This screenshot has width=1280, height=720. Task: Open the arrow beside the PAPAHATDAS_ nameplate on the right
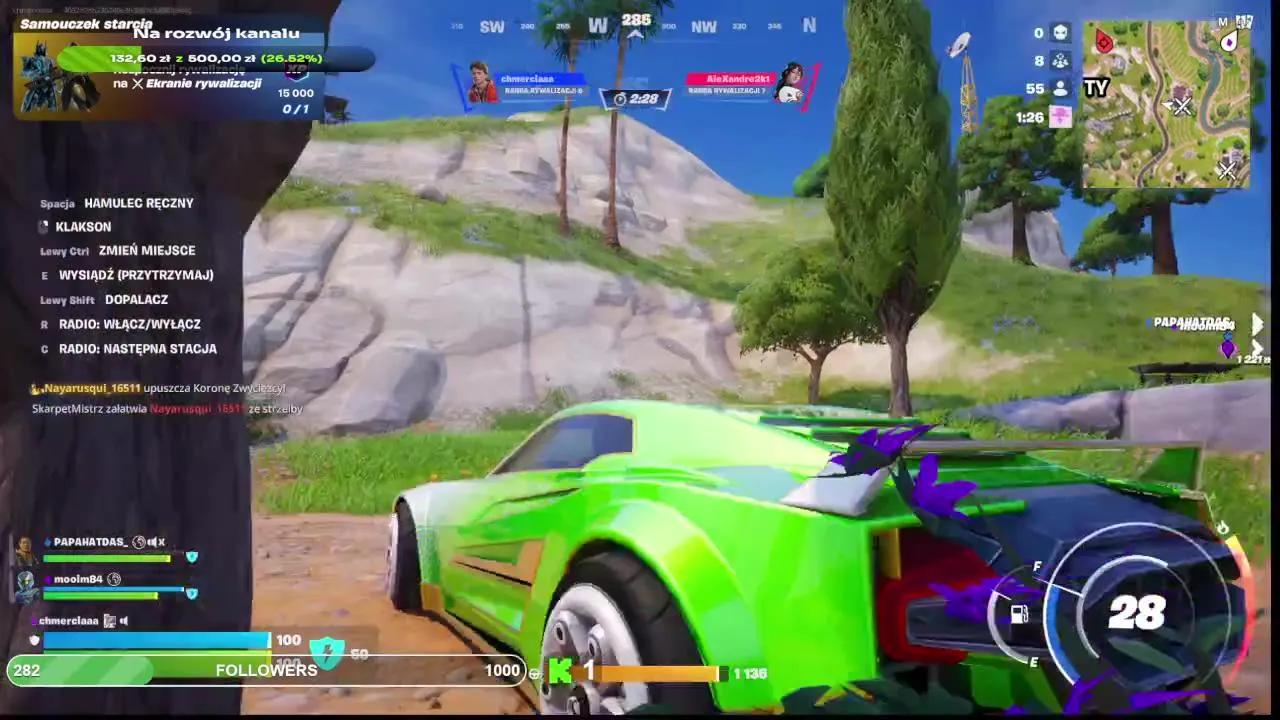1257,322
